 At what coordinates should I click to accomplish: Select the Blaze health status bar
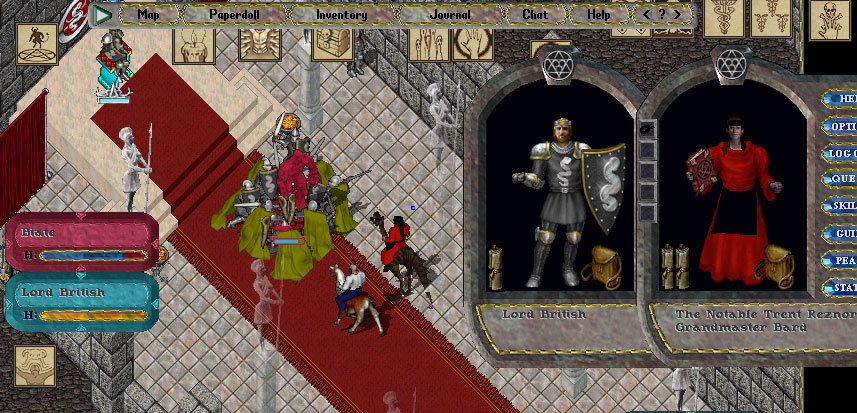click(82, 243)
